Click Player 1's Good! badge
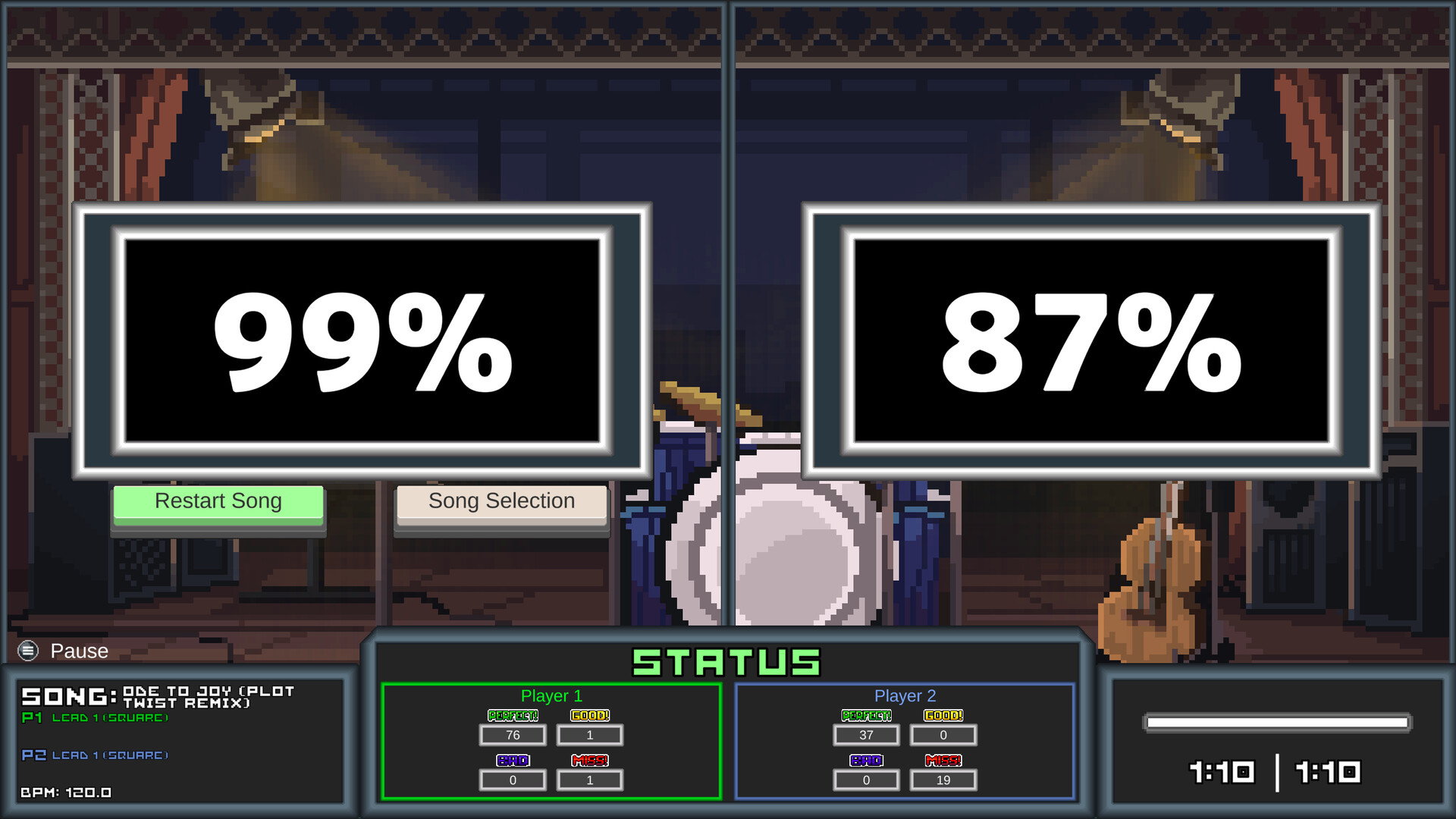1456x819 pixels. click(590, 714)
